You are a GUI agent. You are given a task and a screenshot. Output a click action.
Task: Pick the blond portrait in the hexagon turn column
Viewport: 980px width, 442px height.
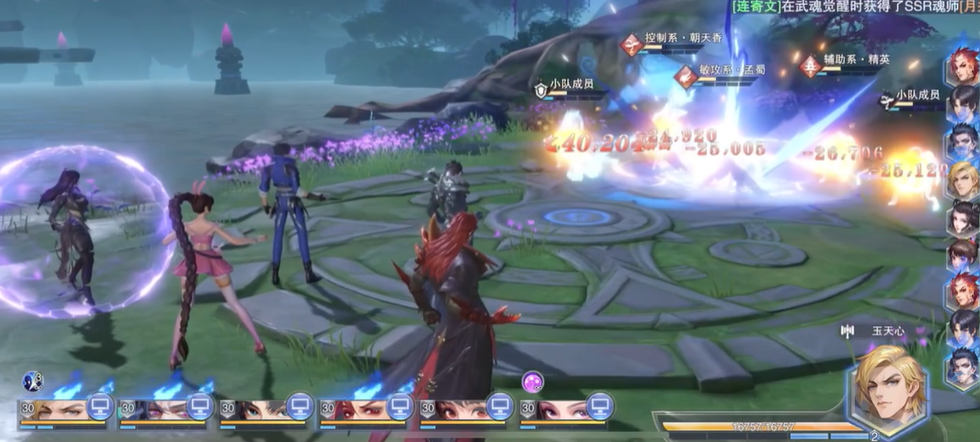(x=963, y=179)
